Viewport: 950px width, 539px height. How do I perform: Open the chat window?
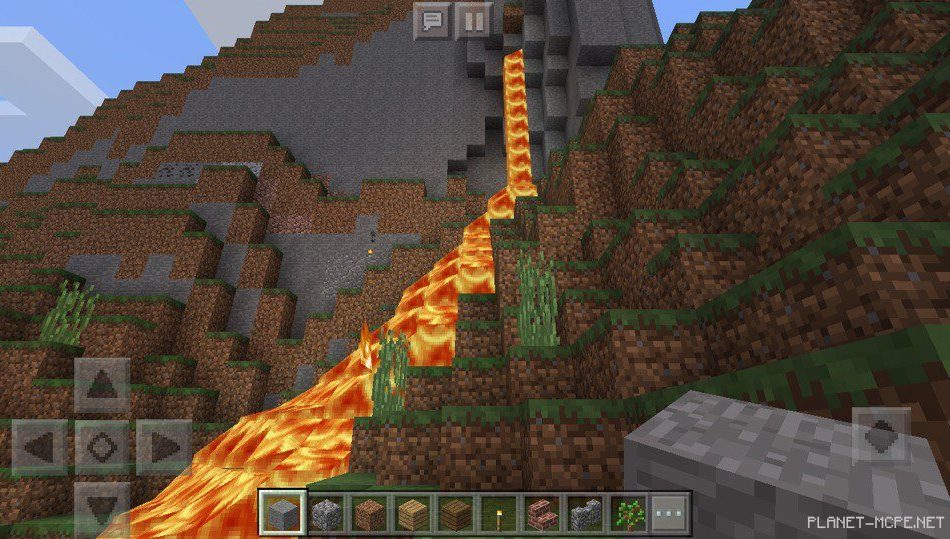click(x=432, y=19)
